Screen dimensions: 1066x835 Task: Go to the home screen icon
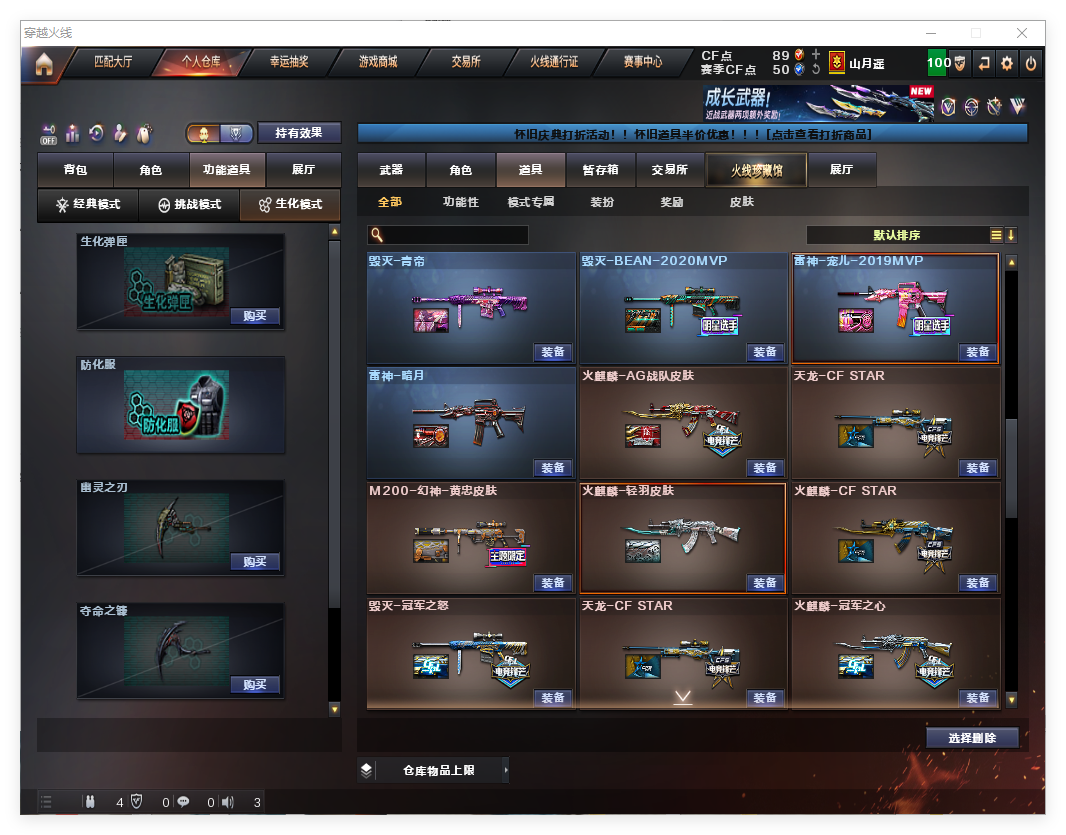tap(43, 64)
